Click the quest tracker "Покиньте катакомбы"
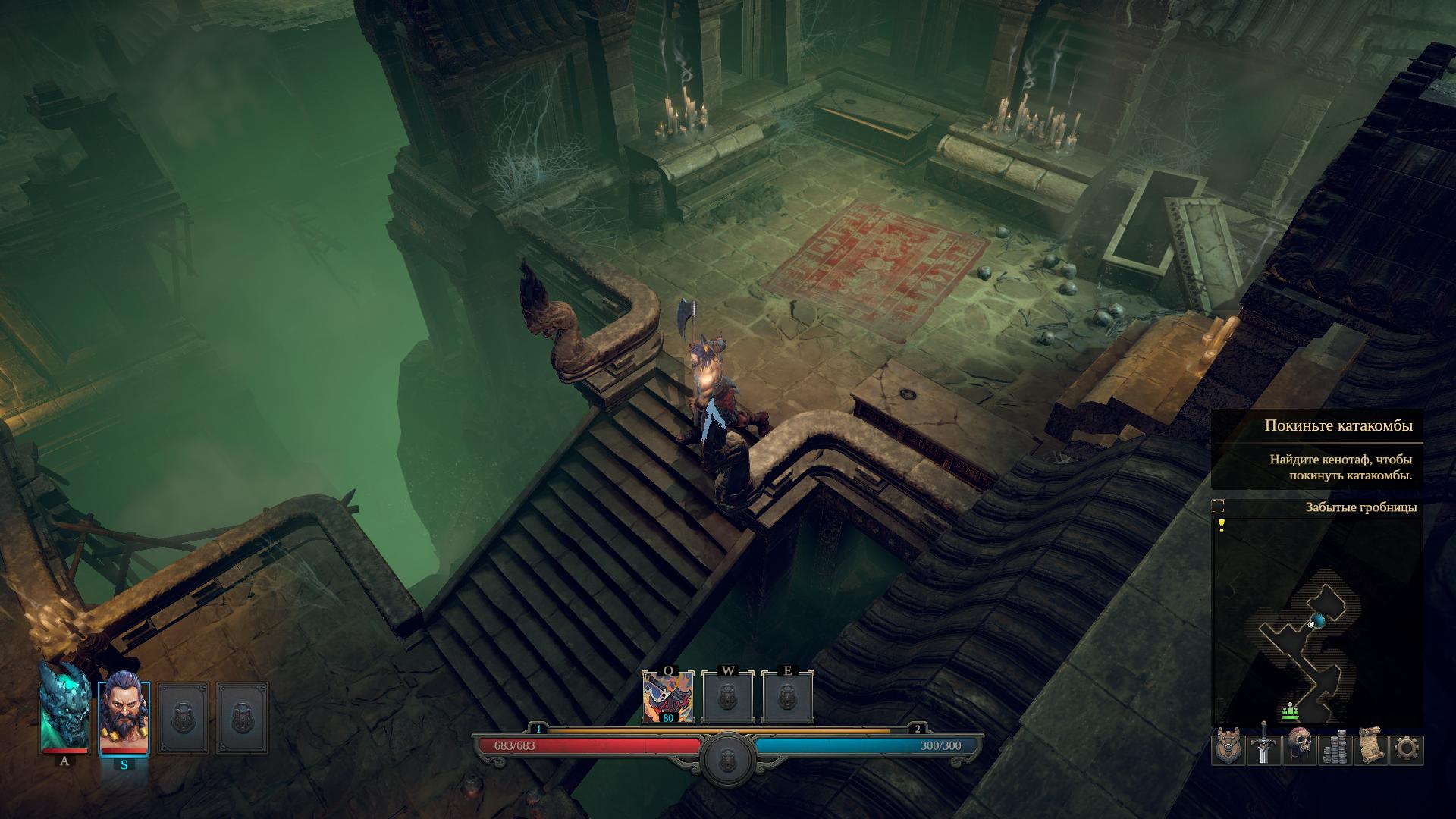This screenshot has height=819, width=1456. (1338, 425)
